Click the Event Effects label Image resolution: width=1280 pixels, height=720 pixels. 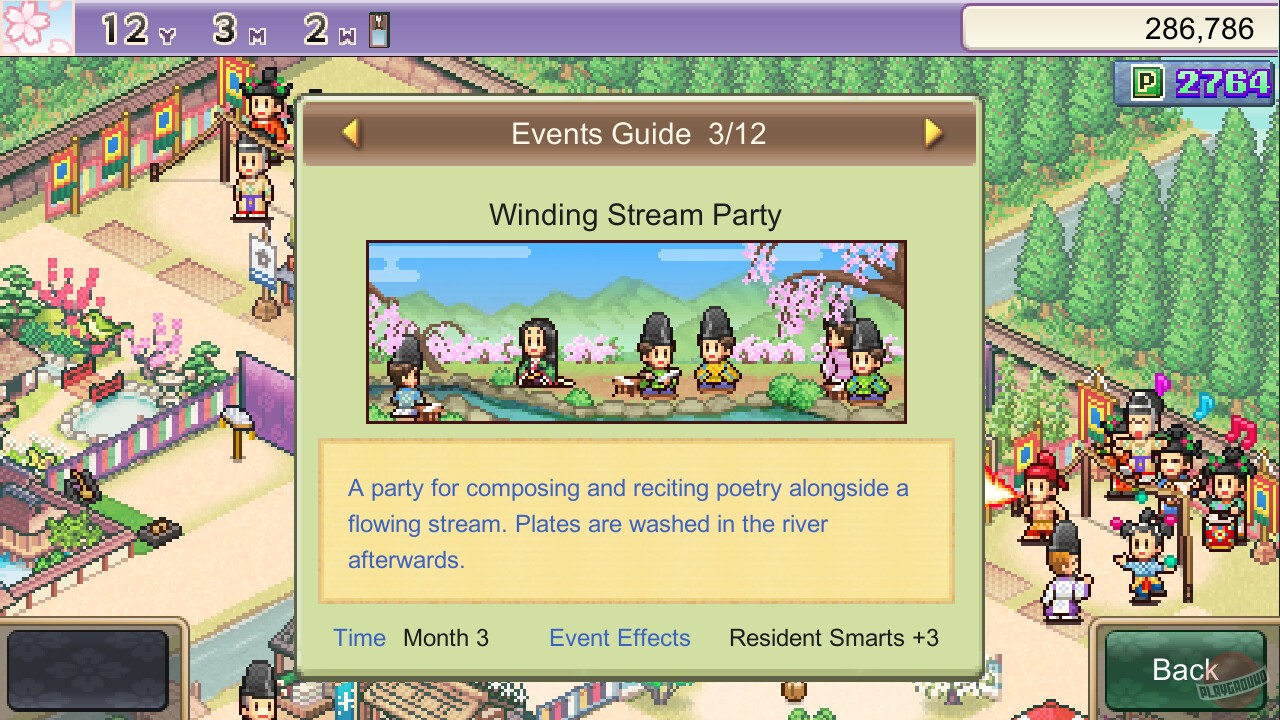619,638
